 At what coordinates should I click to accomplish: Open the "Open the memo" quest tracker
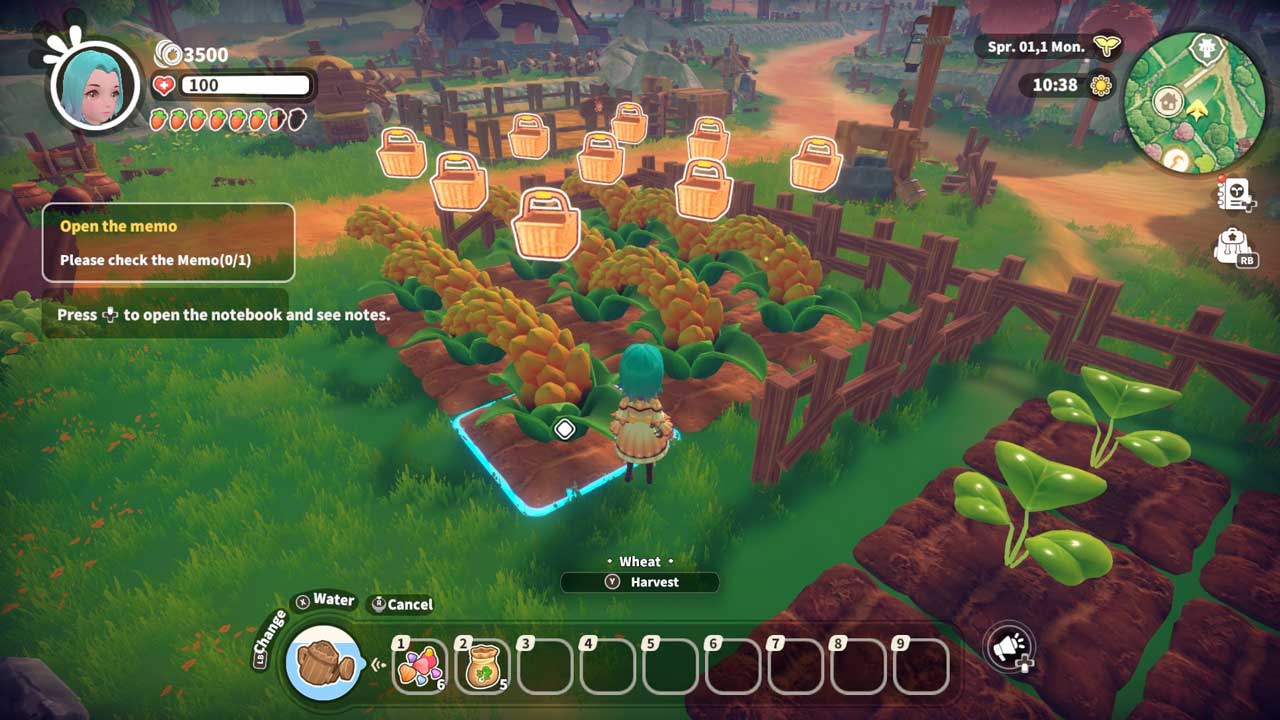click(168, 242)
